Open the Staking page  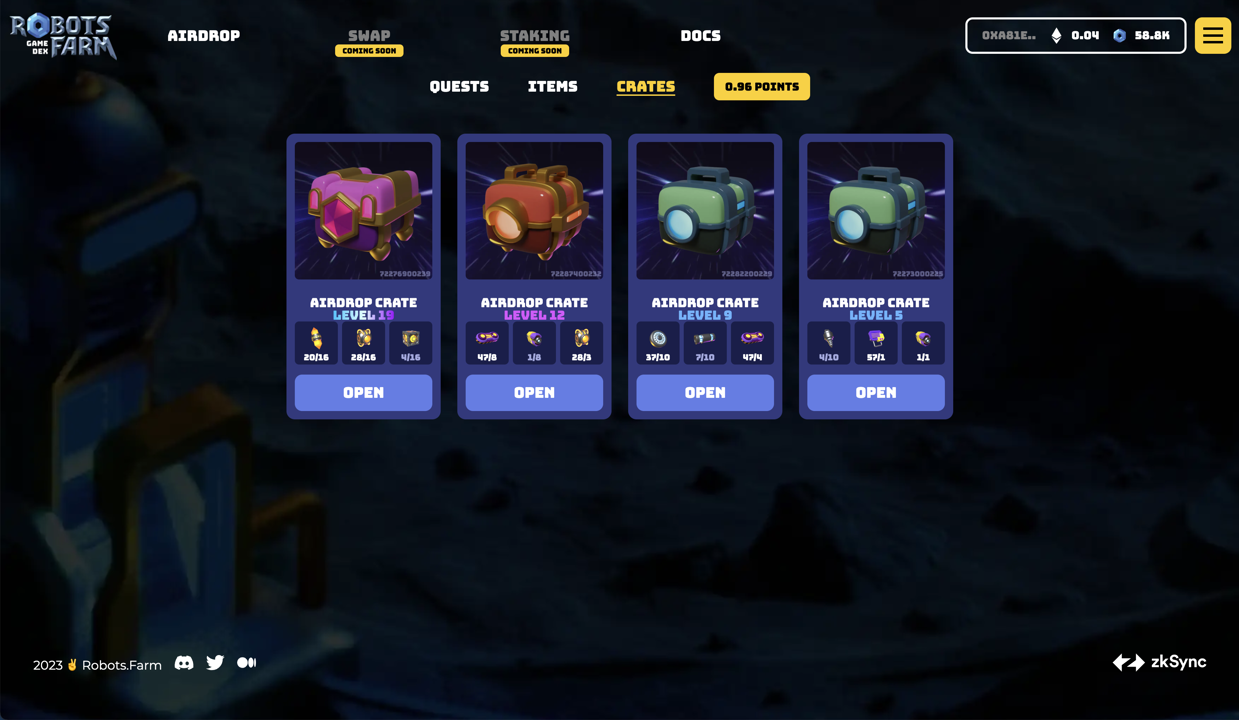pyautogui.click(x=534, y=36)
